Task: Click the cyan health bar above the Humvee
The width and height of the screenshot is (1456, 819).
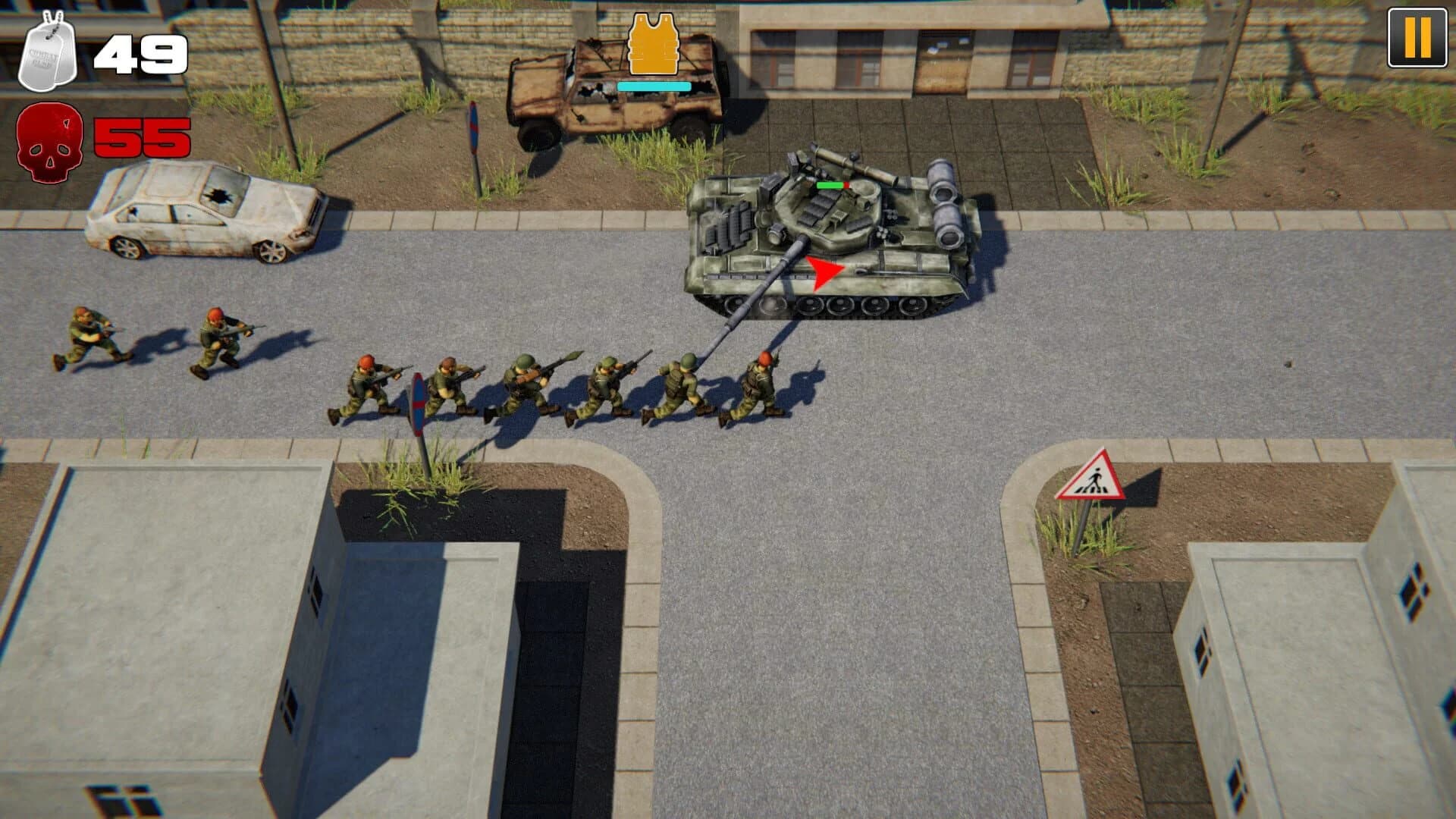Action: (x=654, y=86)
